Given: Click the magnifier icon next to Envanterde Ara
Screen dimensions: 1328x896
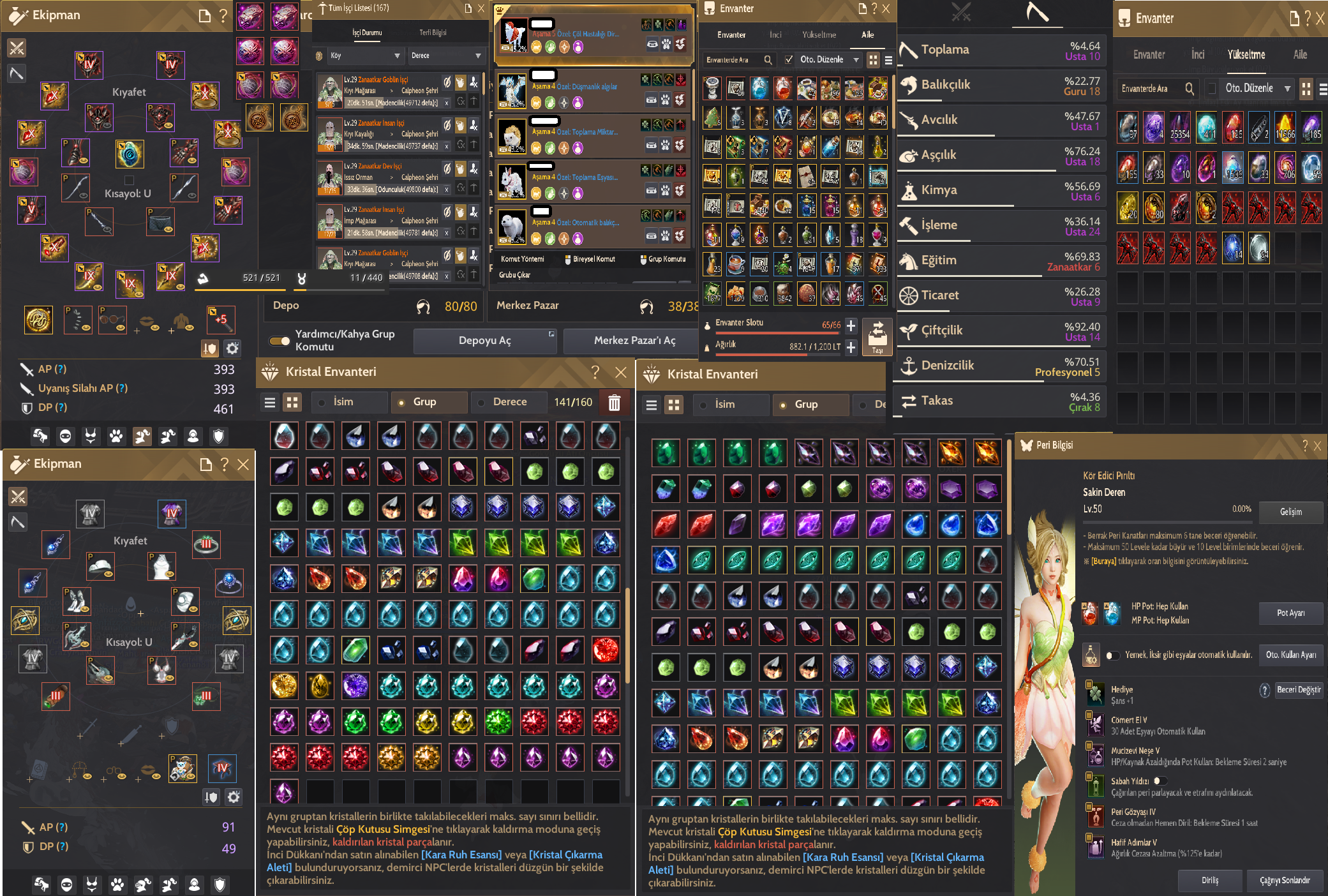Looking at the screenshot, I should pyautogui.click(x=768, y=59).
